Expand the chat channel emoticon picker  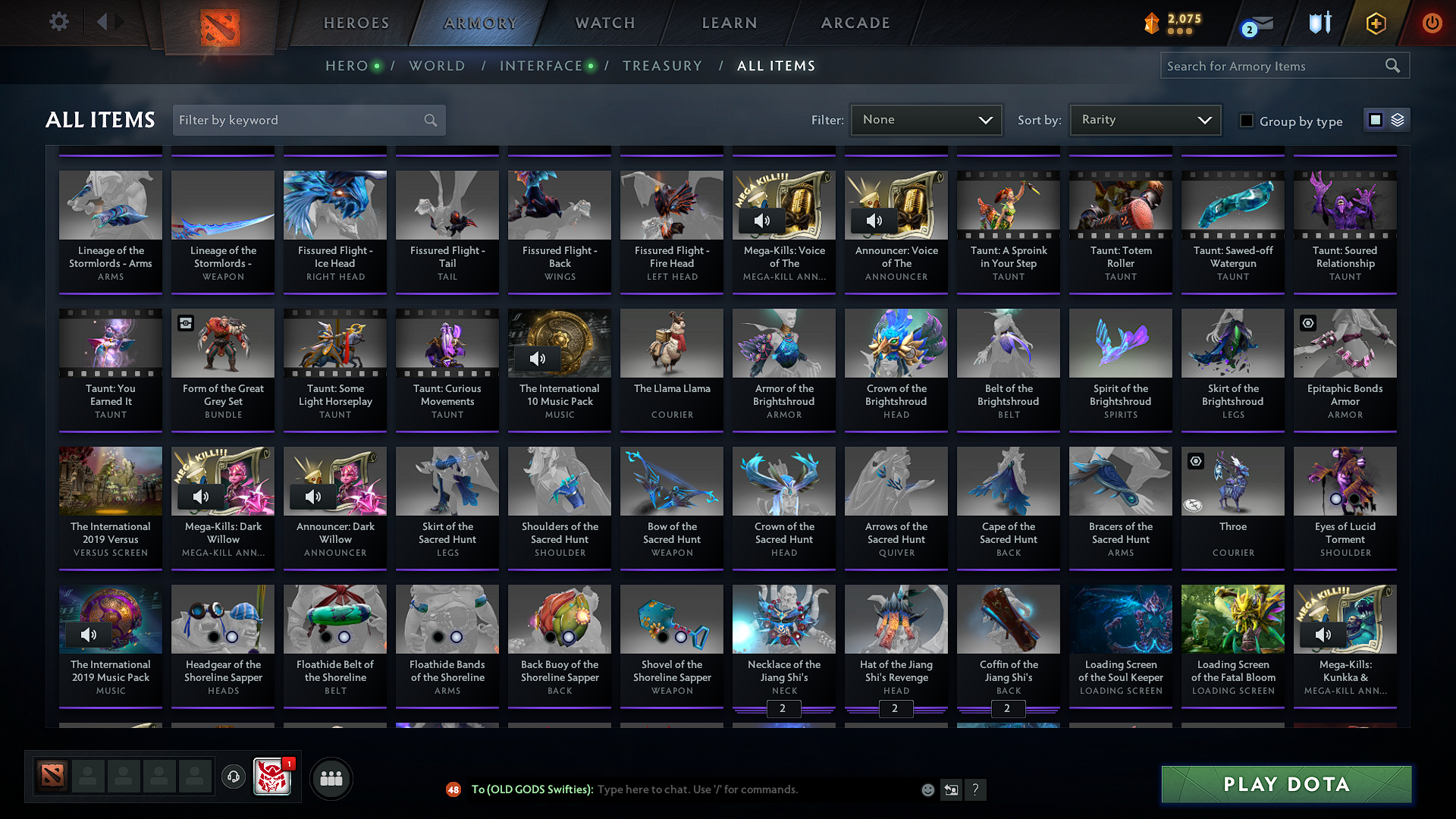927,789
